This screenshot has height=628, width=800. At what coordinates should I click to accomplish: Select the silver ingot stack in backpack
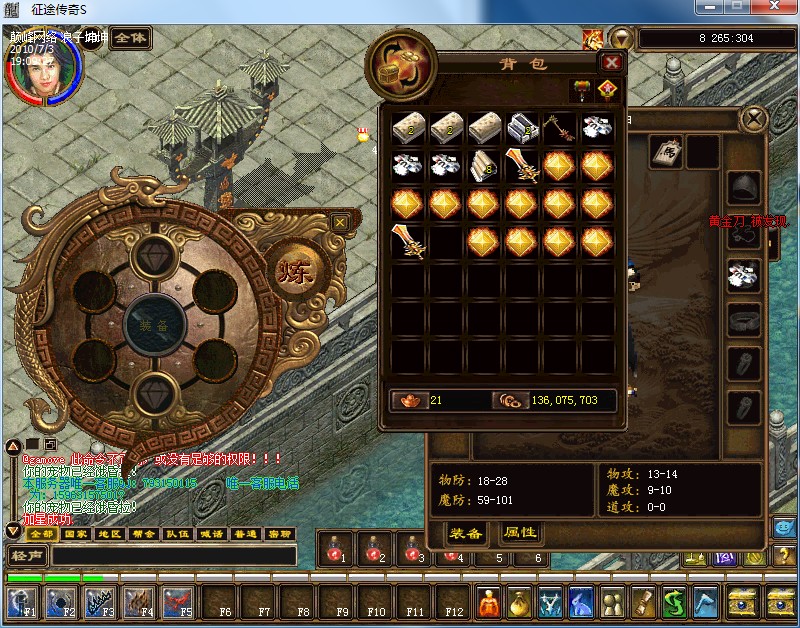point(523,128)
